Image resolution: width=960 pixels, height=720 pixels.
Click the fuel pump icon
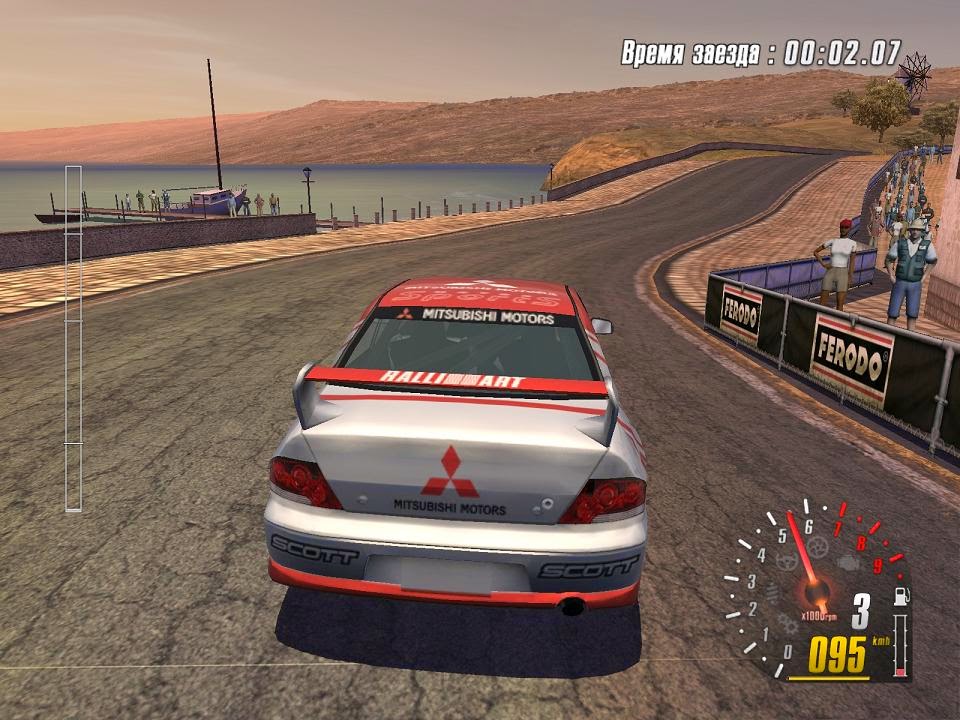(901, 596)
